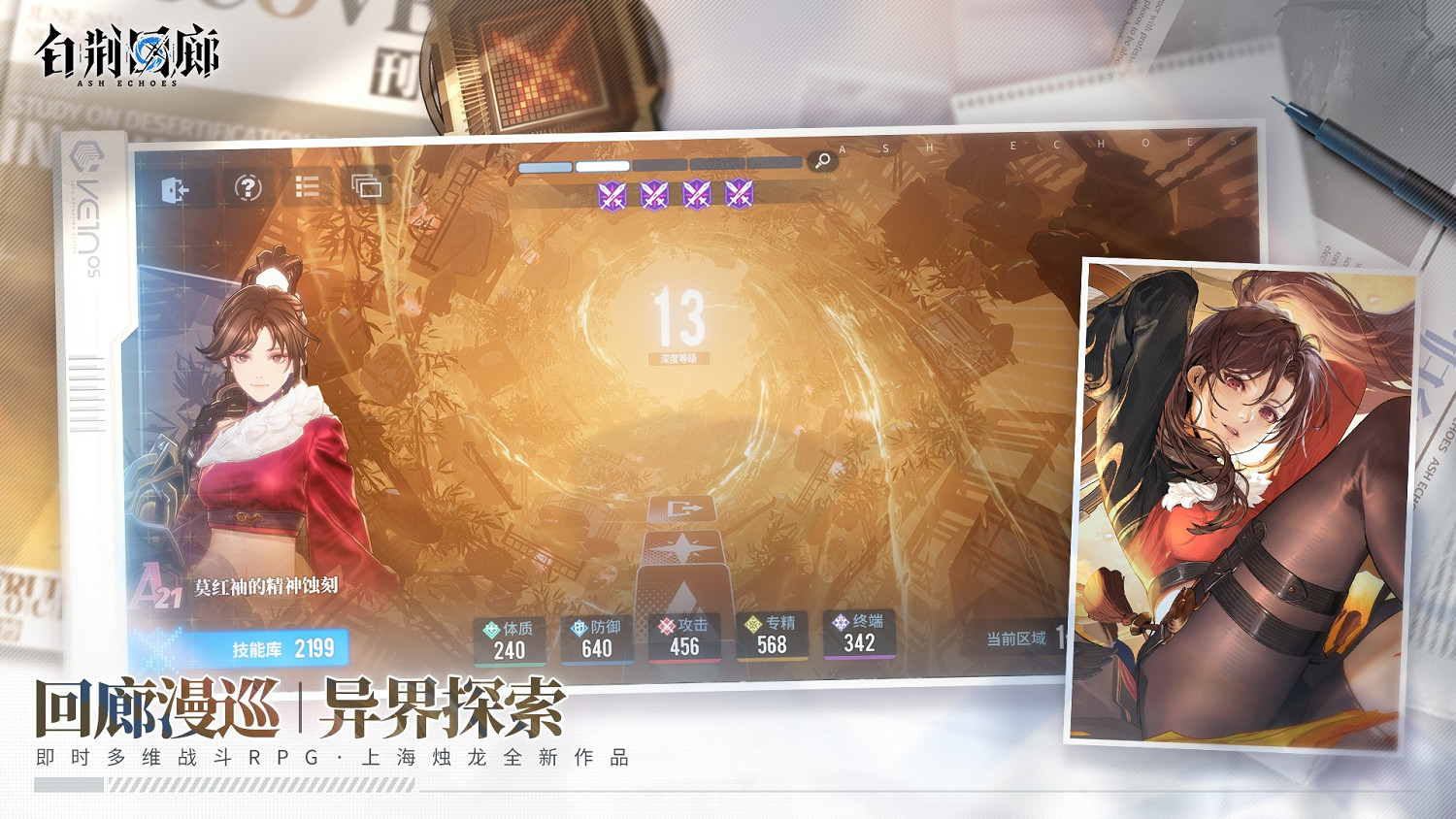Open the help question mark icon
This screenshot has width=1456, height=819.
(x=248, y=187)
